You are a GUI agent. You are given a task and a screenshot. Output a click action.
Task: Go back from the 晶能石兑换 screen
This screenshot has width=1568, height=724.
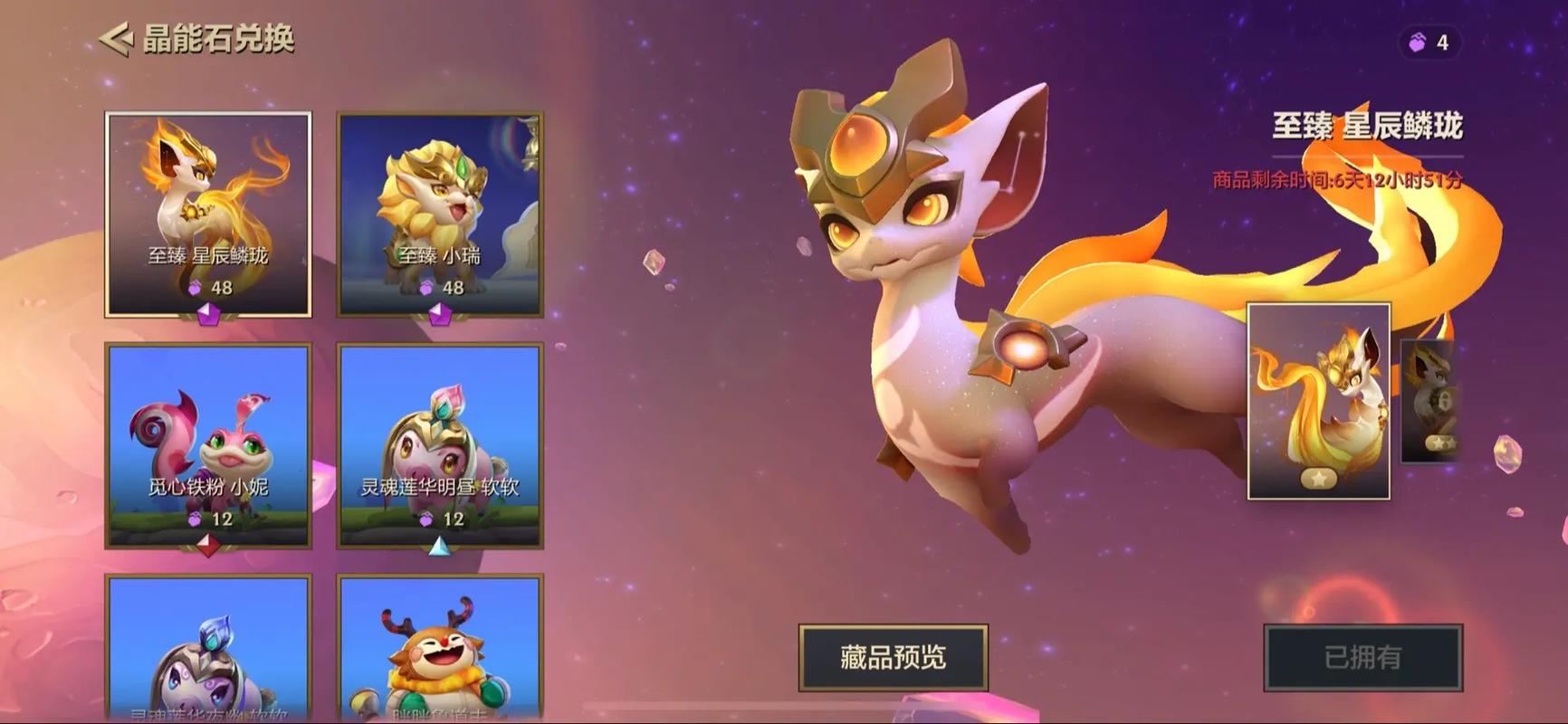coord(116,39)
